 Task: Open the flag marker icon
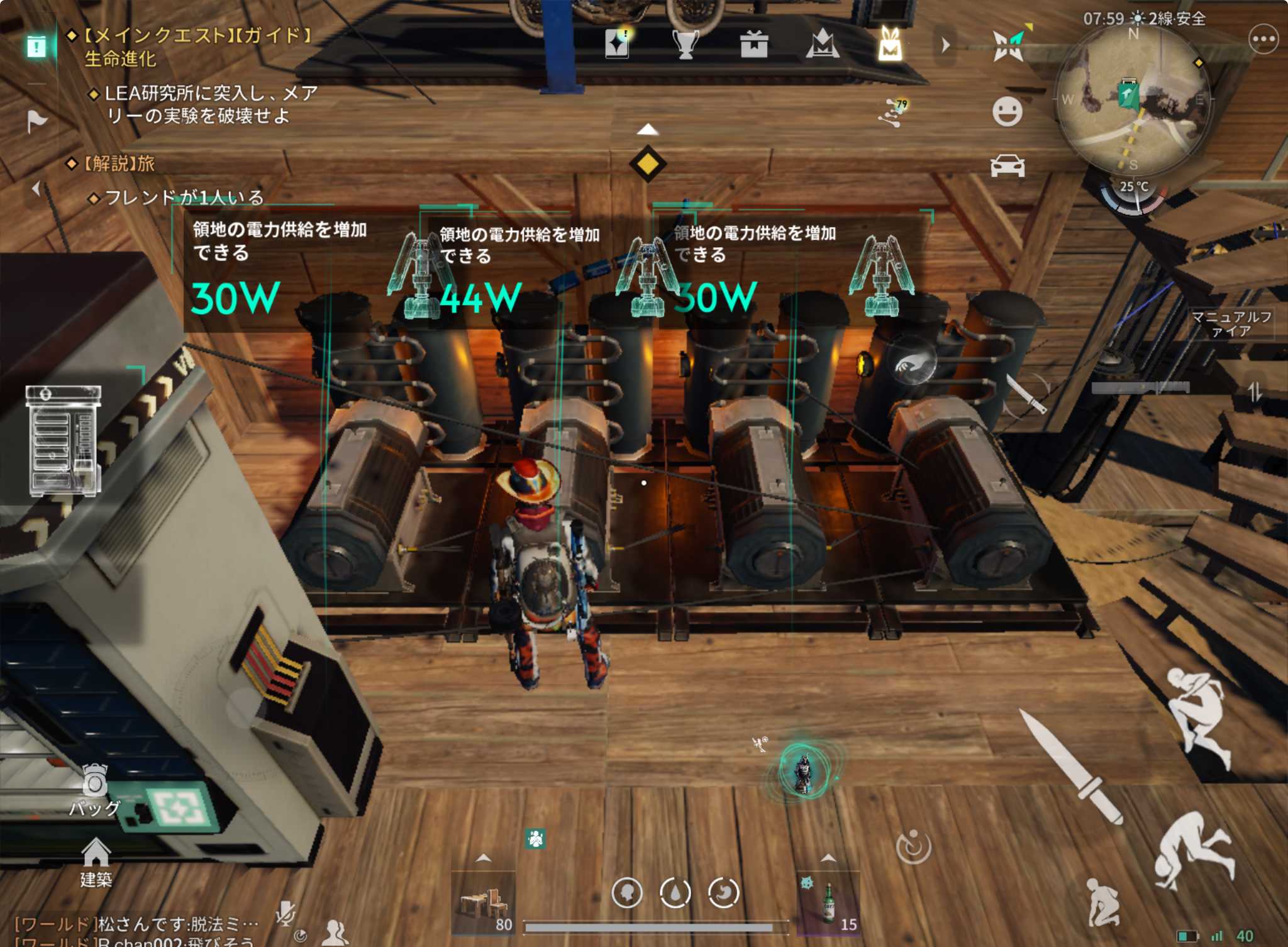(36, 121)
